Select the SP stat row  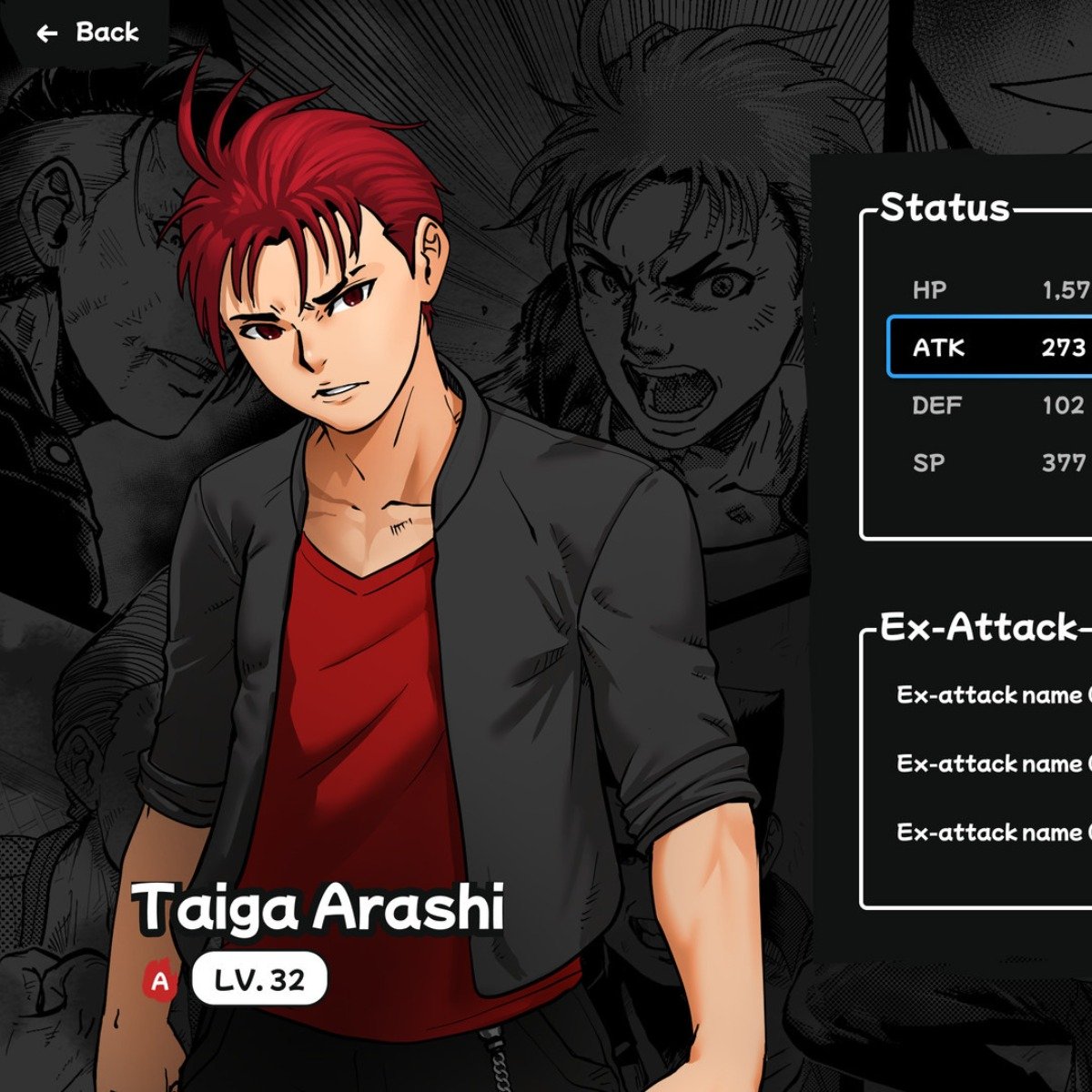(x=992, y=462)
